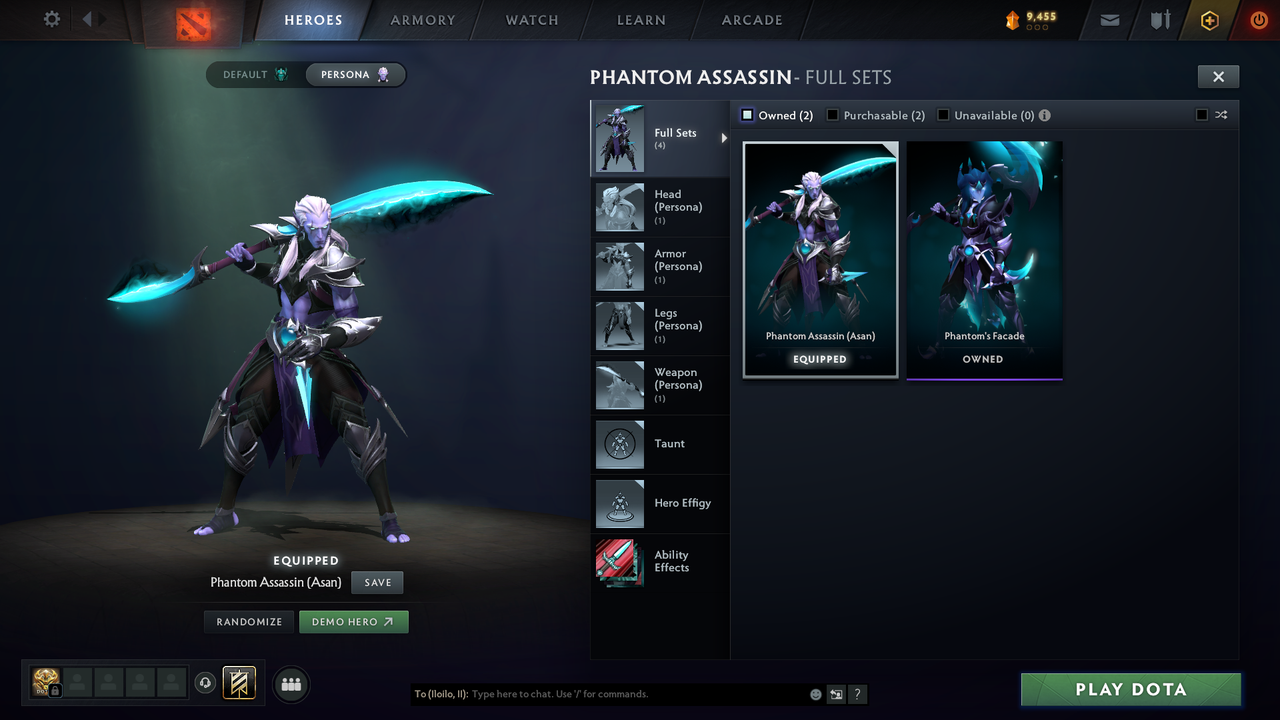Check the Unavailable (0) filter
This screenshot has height=720, width=1280.
click(x=942, y=115)
